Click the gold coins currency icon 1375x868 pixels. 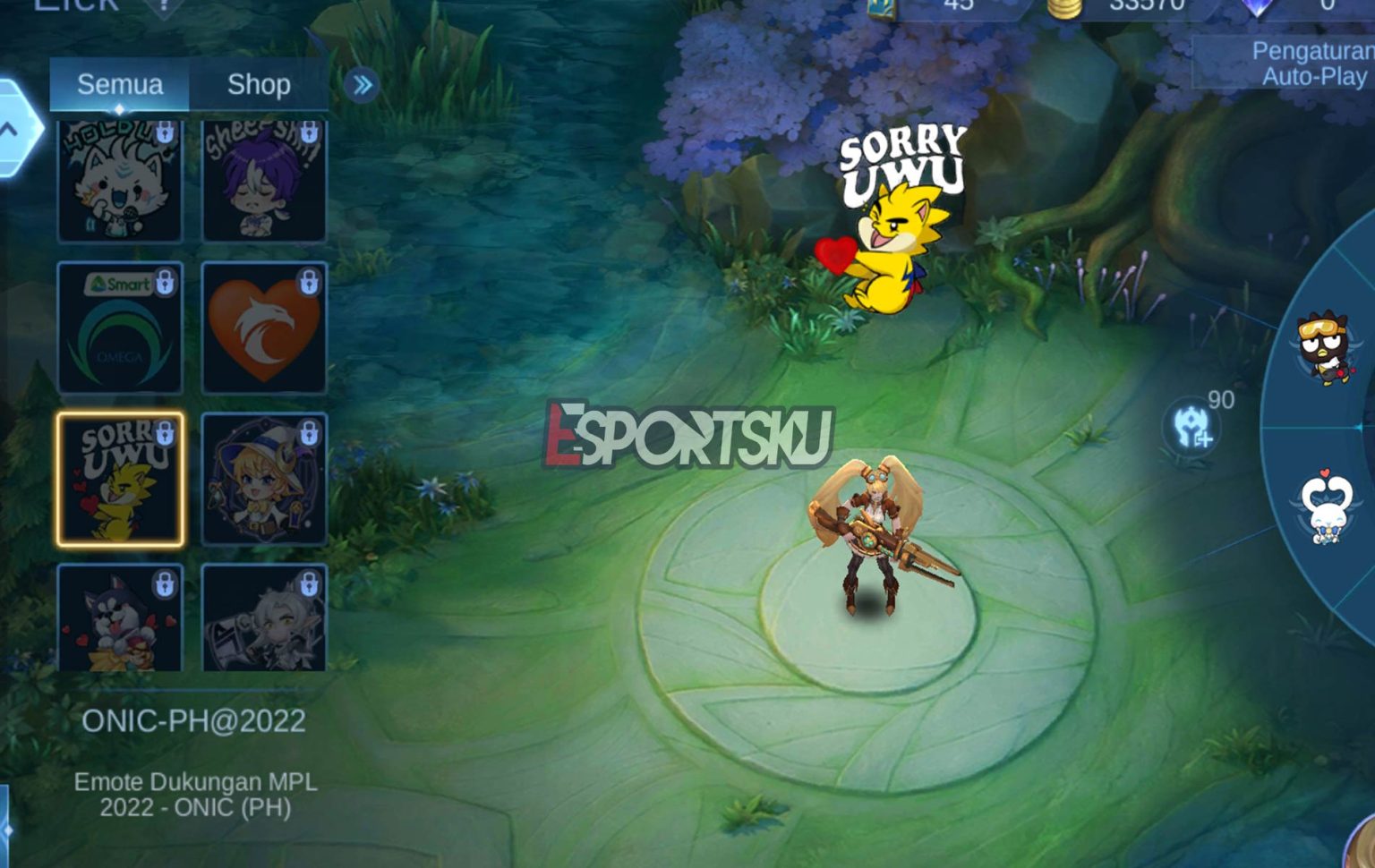point(1065,9)
